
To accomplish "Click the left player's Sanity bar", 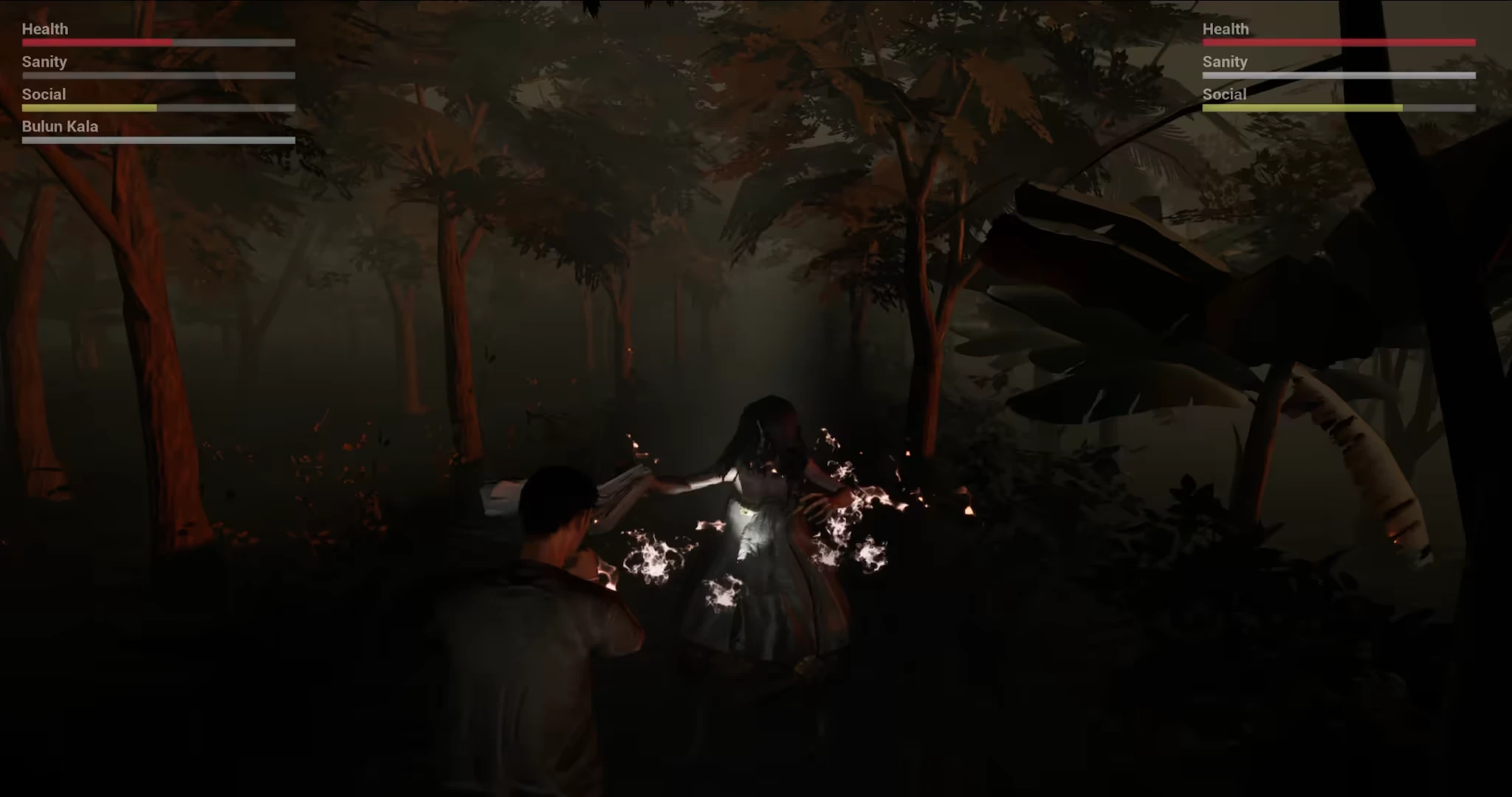I will tap(157, 75).
